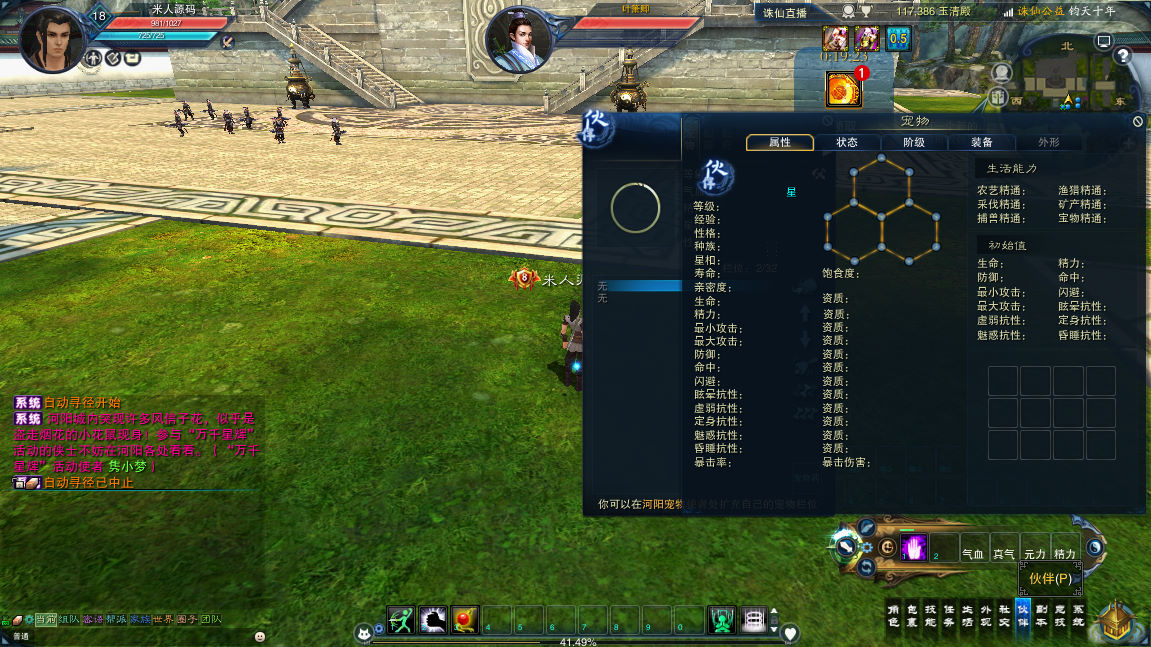This screenshot has width=1151, height=647.
Task: Open the 技能 skills menu
Action: coord(929,614)
